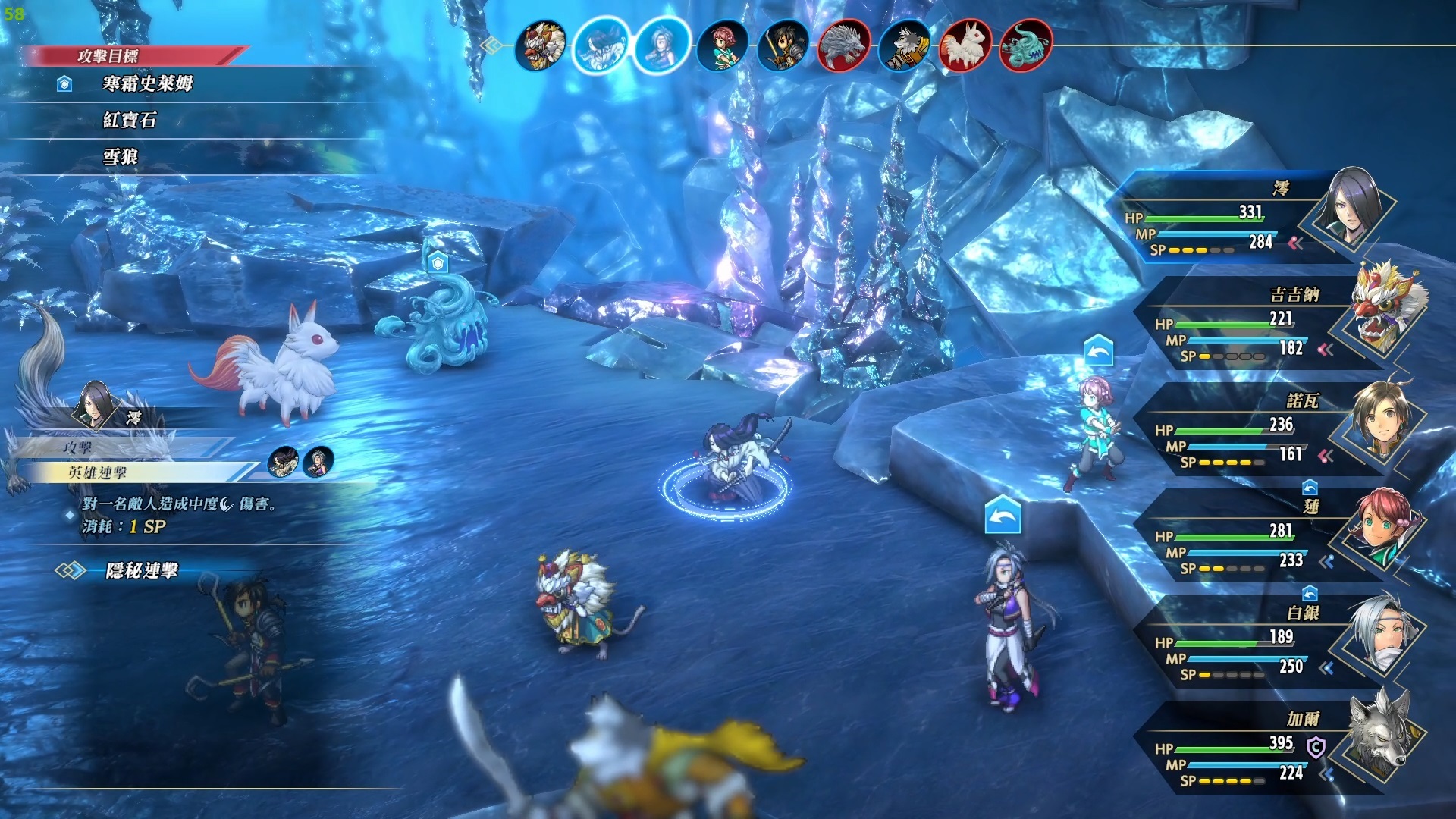Click the teal slime turn order portrait
Screen dimensions: 1456x819
pos(1026,45)
